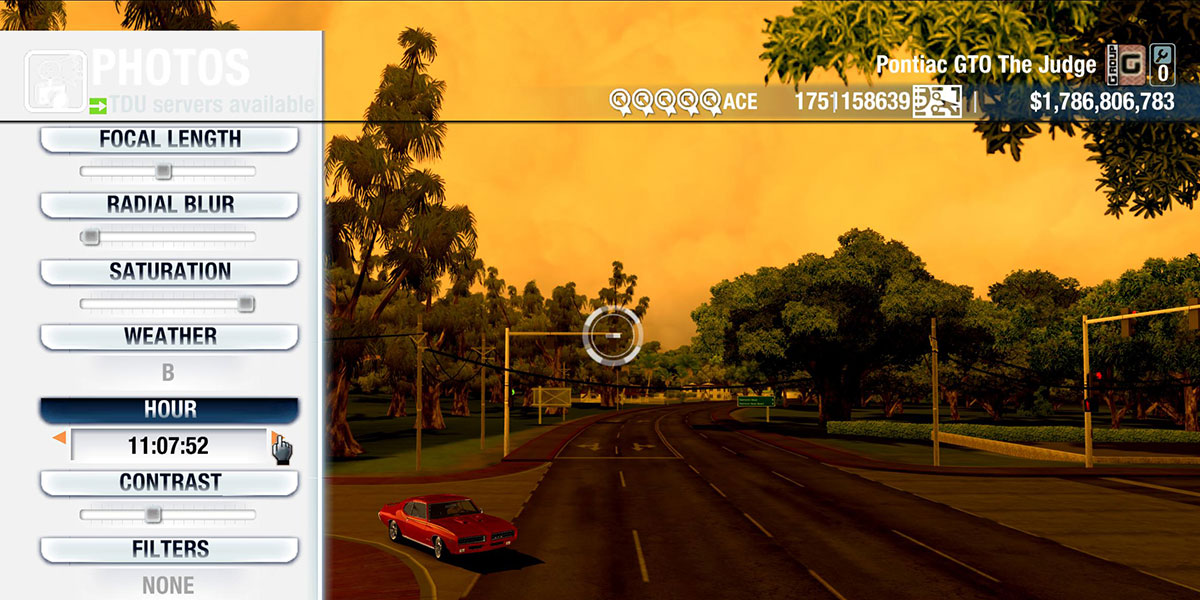Select the Focal Length option
The width and height of the screenshot is (1200, 600).
point(169,139)
